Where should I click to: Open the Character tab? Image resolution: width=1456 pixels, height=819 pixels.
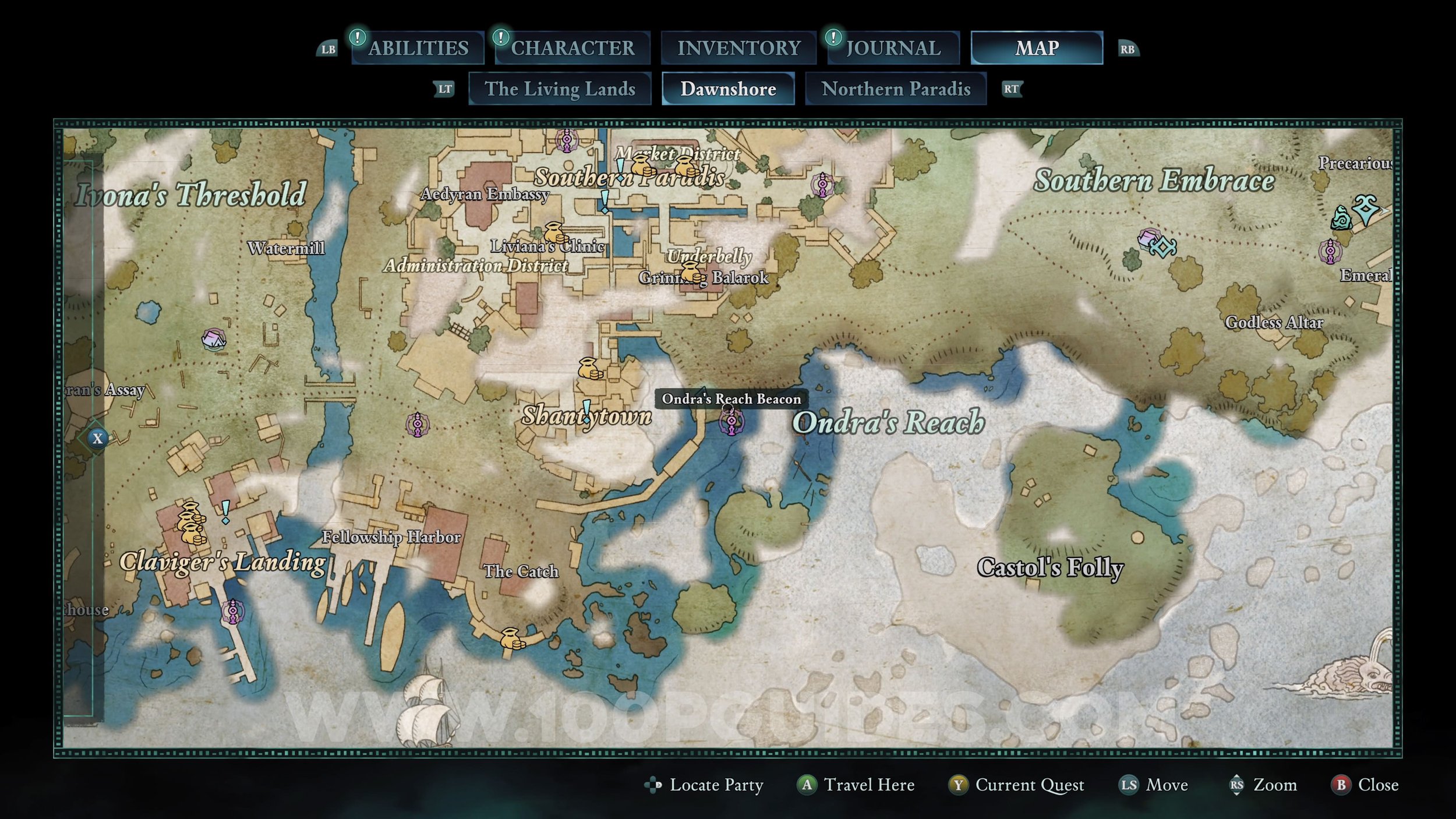click(x=572, y=48)
